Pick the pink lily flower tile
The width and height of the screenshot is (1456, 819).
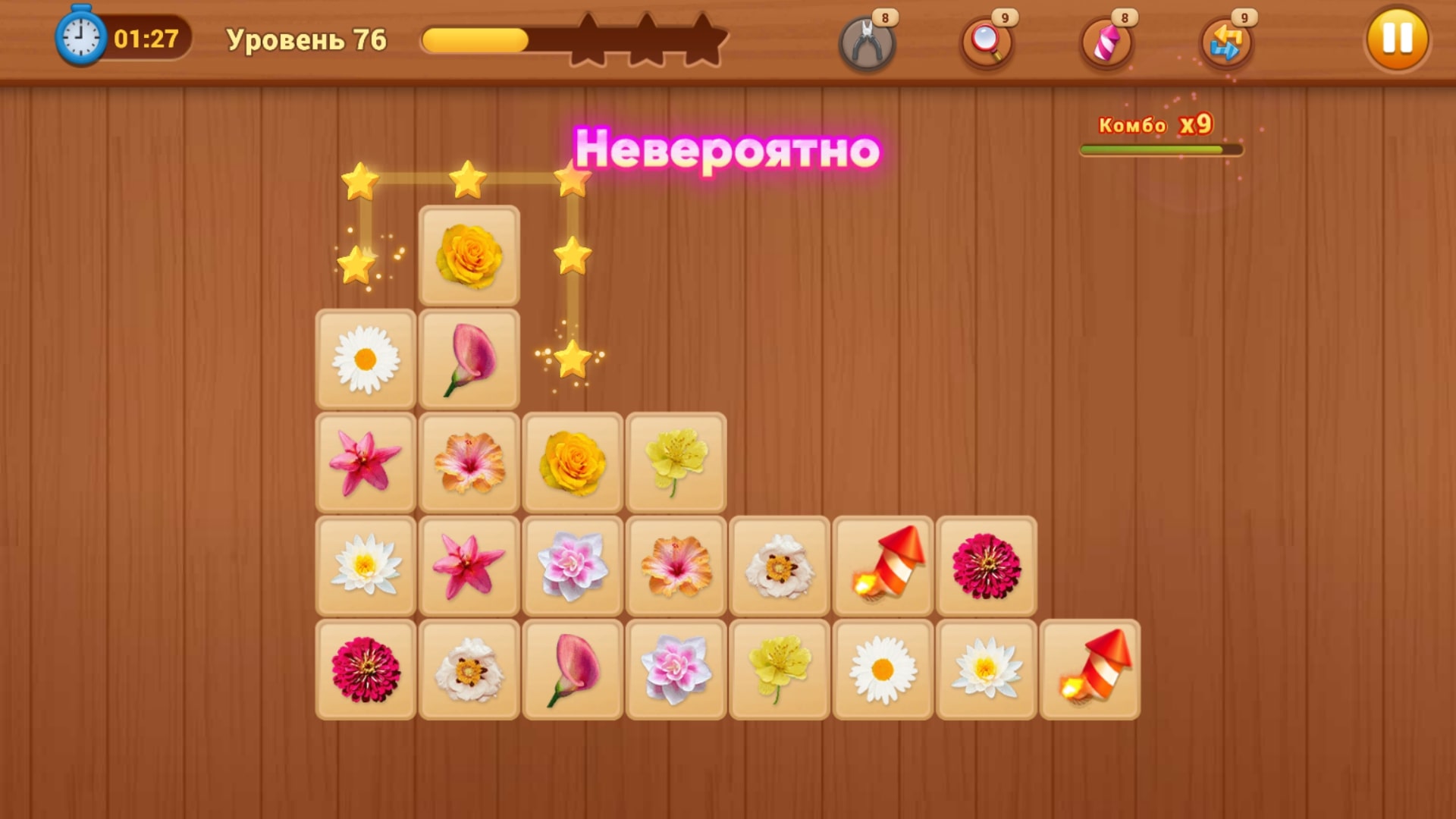366,462
